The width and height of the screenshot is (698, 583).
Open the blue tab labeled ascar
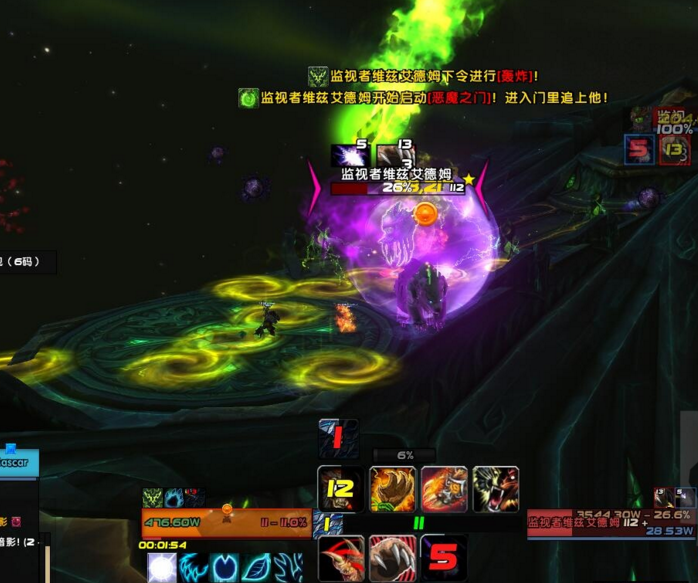point(19,465)
